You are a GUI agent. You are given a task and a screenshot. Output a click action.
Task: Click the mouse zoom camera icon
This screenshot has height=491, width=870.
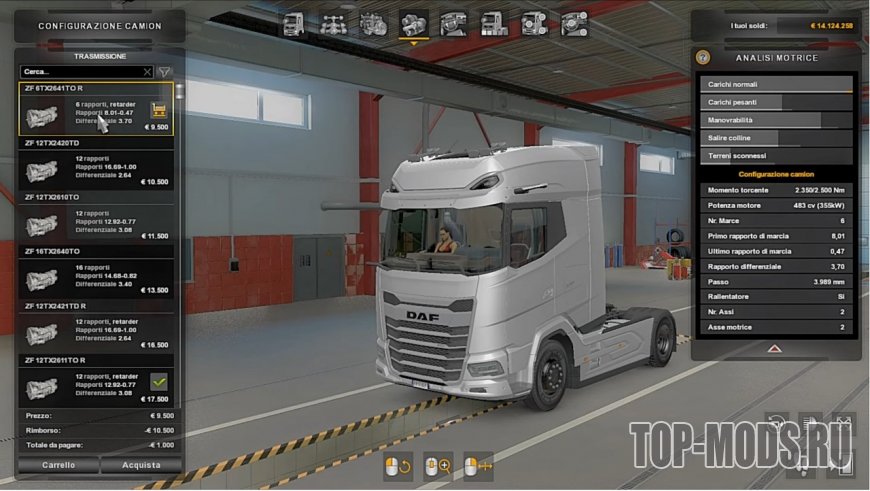438,465
